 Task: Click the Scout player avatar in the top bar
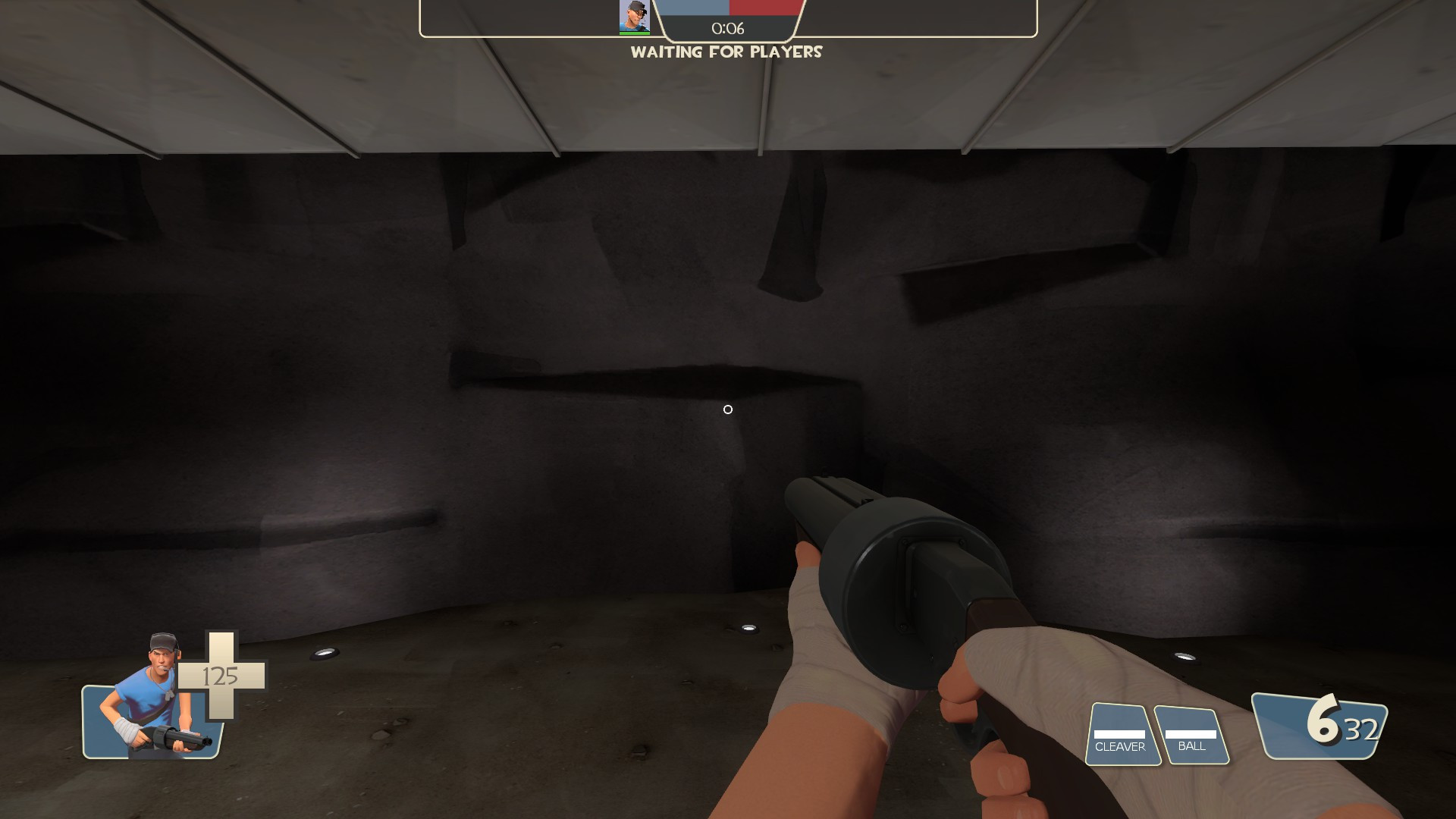[x=635, y=17]
